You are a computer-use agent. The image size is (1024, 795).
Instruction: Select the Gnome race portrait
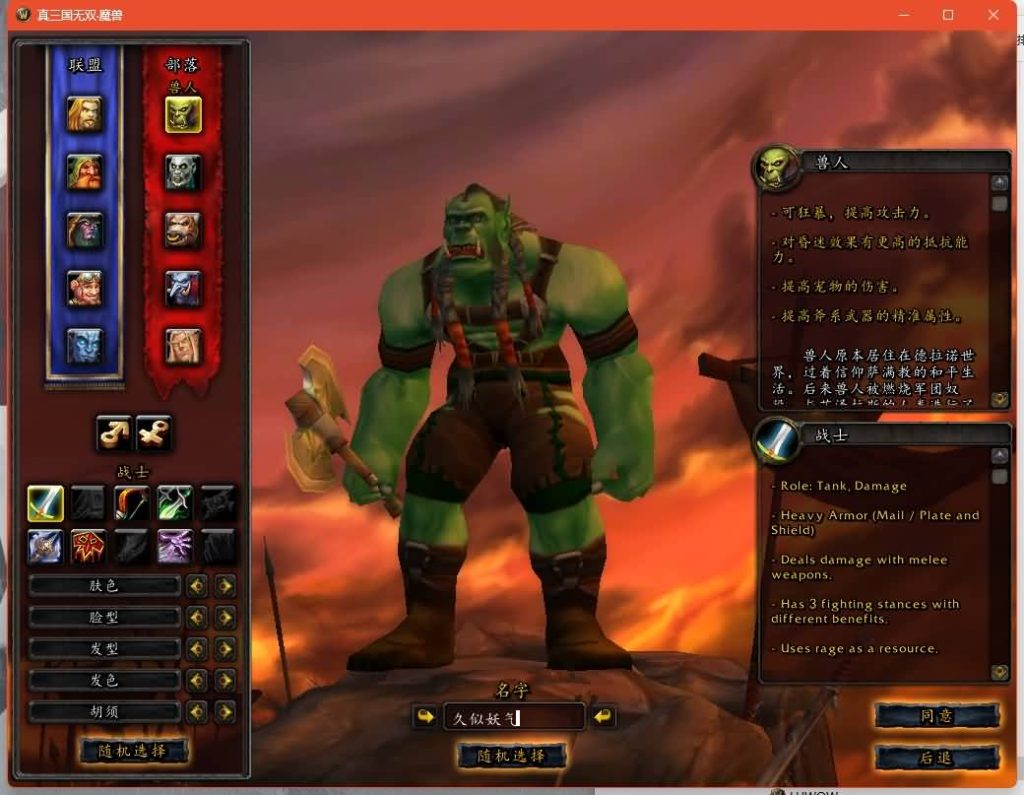click(x=85, y=288)
